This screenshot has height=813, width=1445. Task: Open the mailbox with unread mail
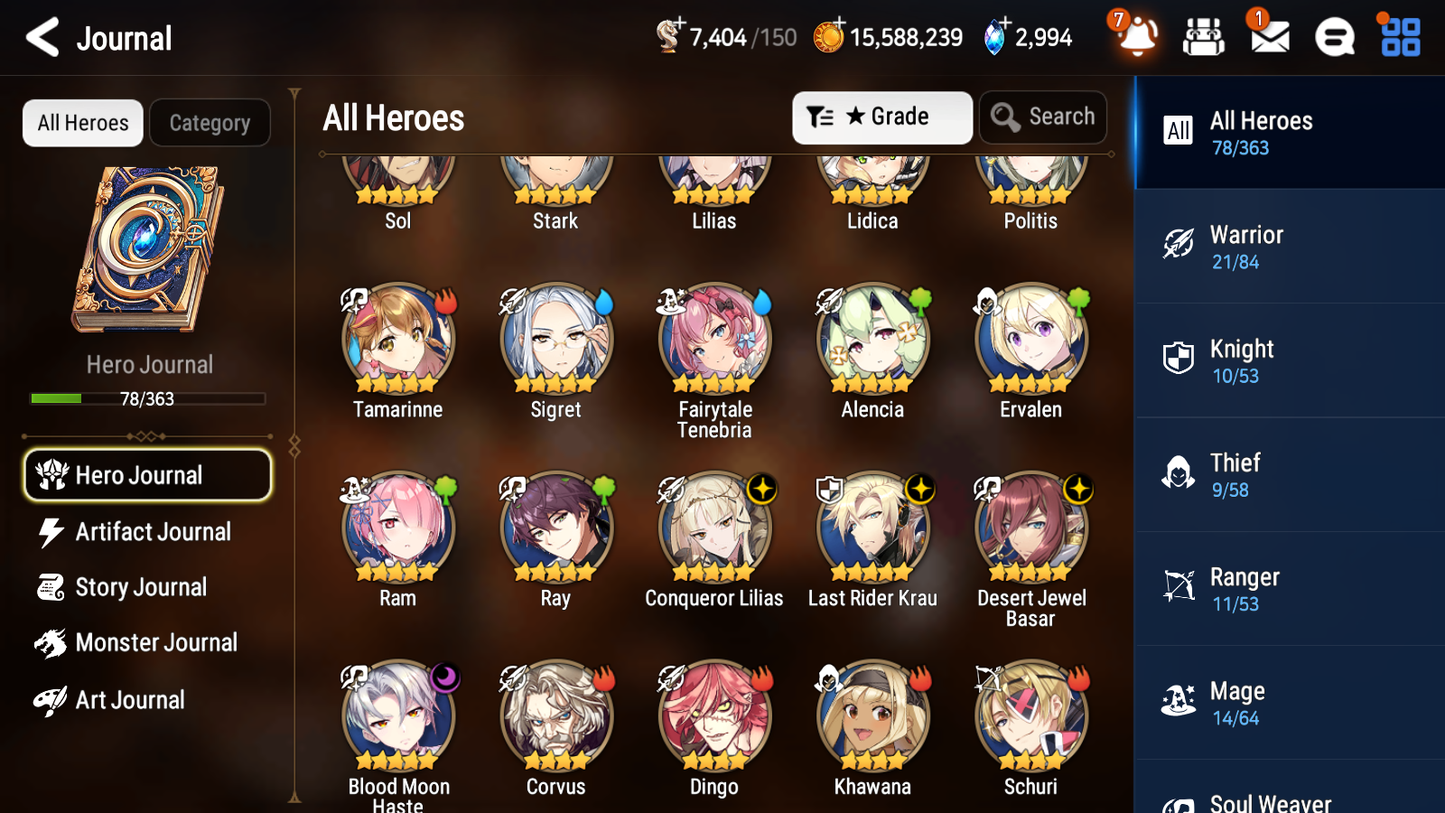[1268, 36]
